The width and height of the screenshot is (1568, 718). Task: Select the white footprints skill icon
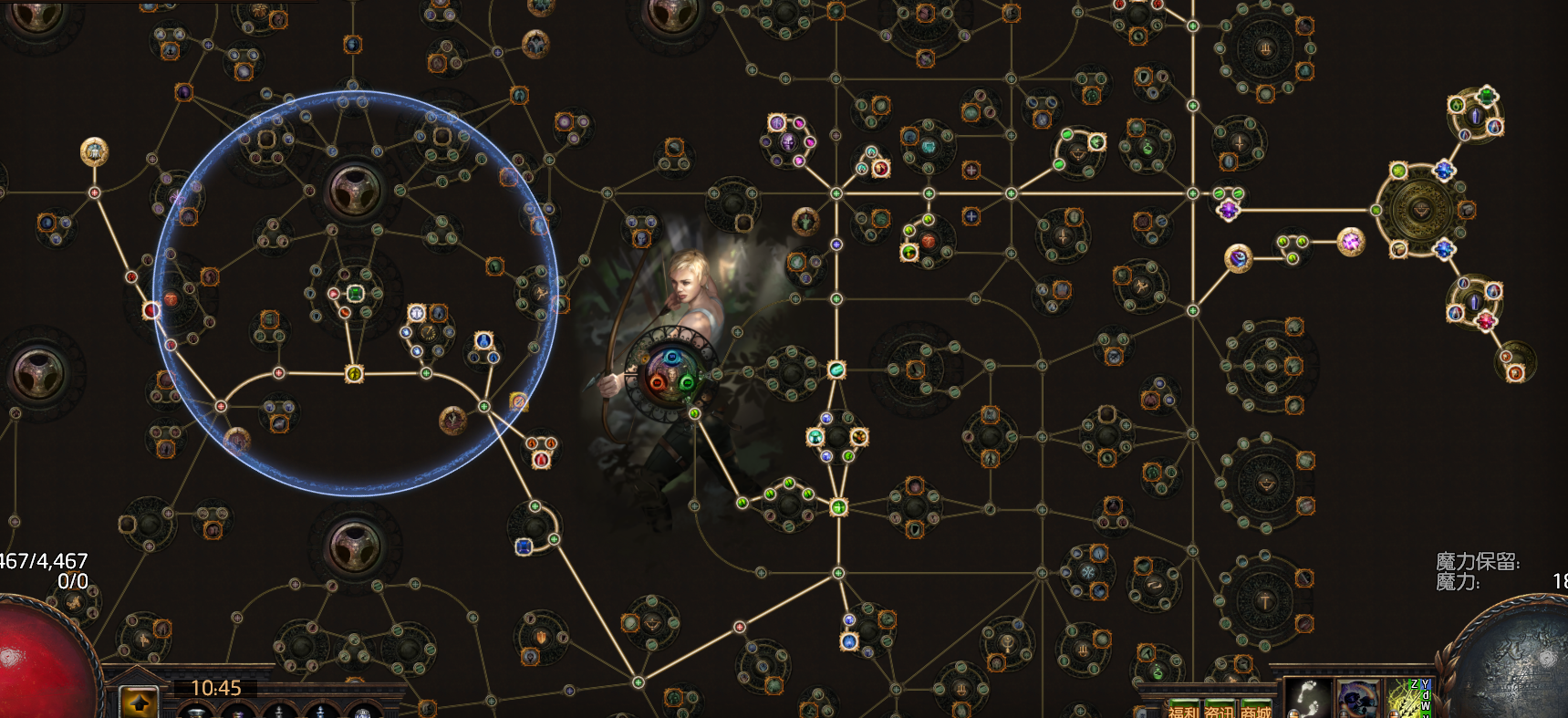(1307, 698)
